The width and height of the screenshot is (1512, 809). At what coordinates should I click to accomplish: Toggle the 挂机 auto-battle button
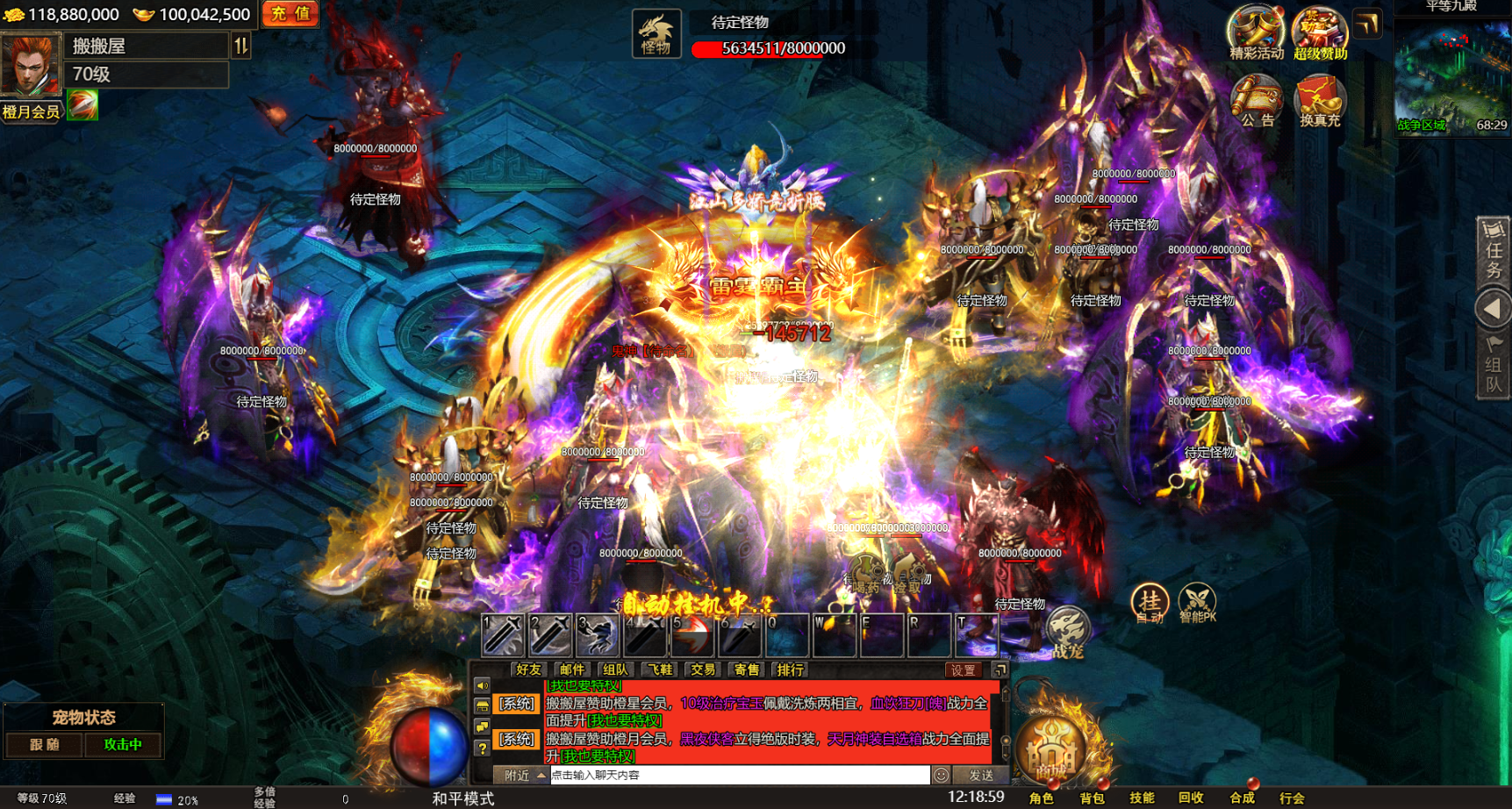(1149, 602)
